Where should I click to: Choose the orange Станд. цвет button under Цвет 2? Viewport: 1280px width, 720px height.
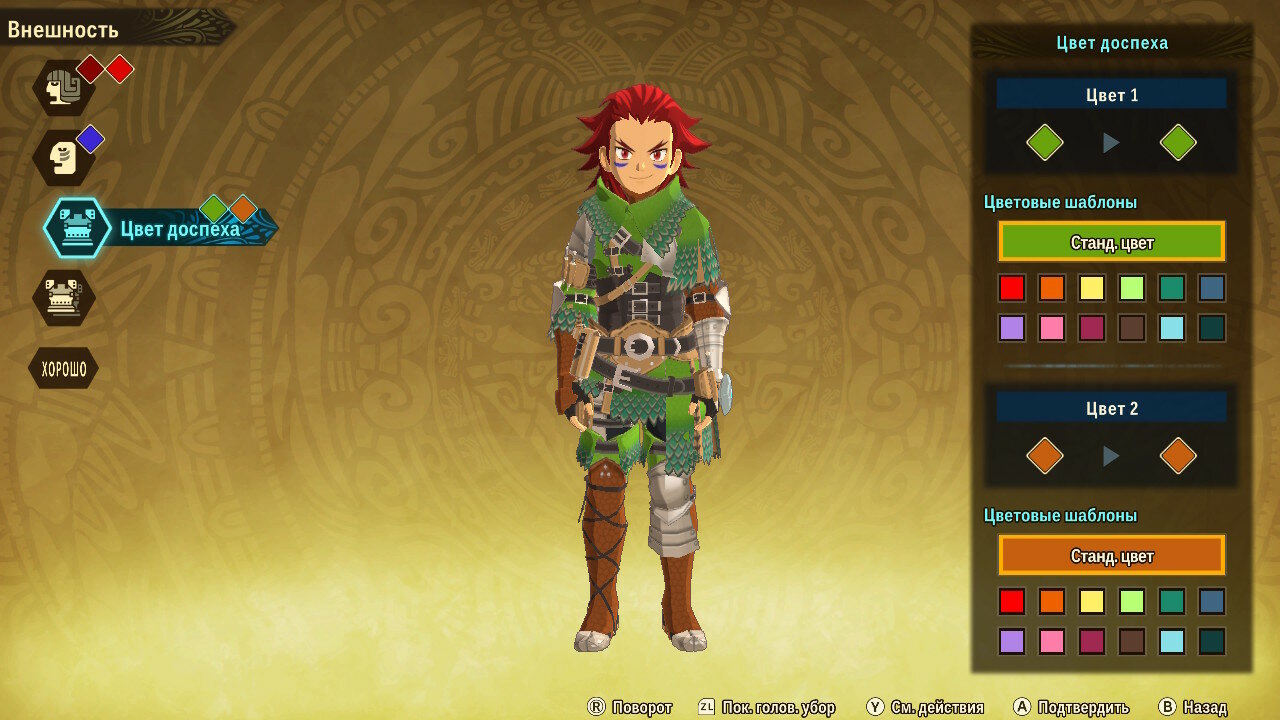(1111, 555)
